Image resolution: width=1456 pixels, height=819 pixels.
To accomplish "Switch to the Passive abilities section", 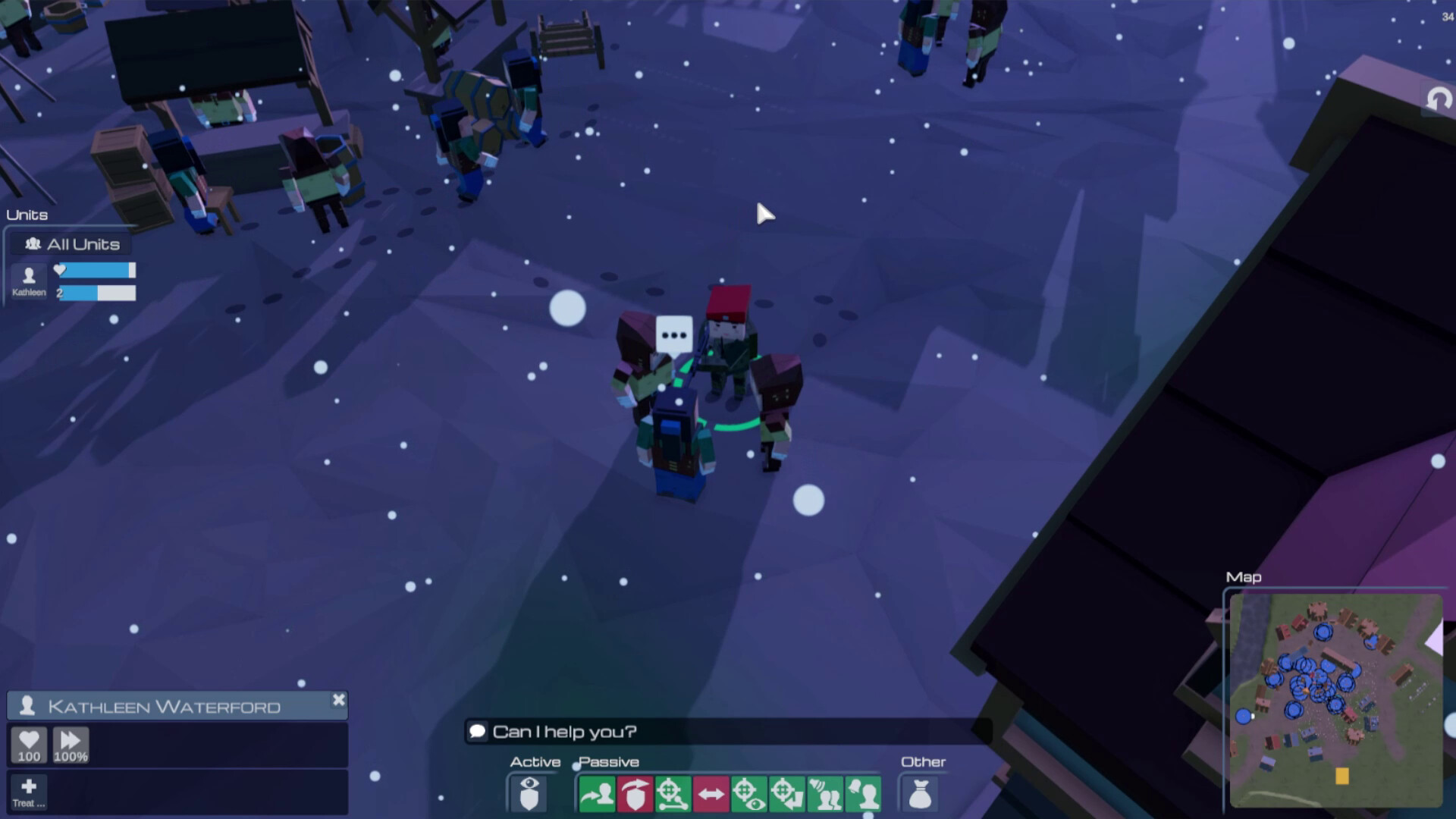I will (x=609, y=761).
